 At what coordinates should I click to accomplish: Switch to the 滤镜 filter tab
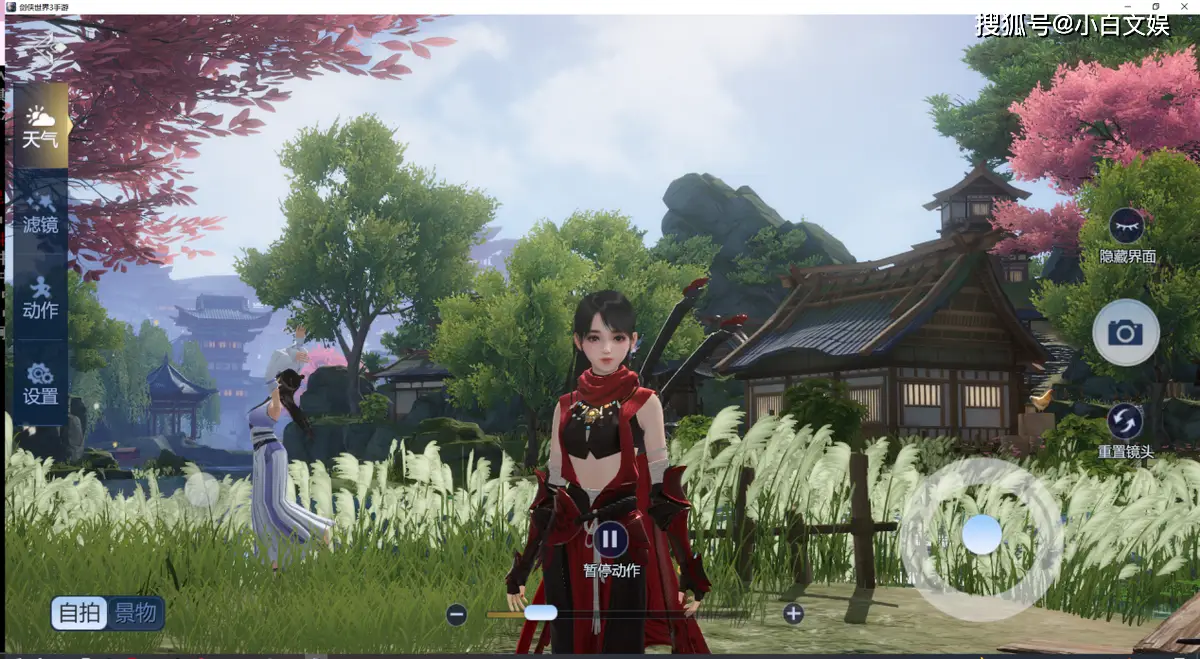pyautogui.click(x=40, y=211)
